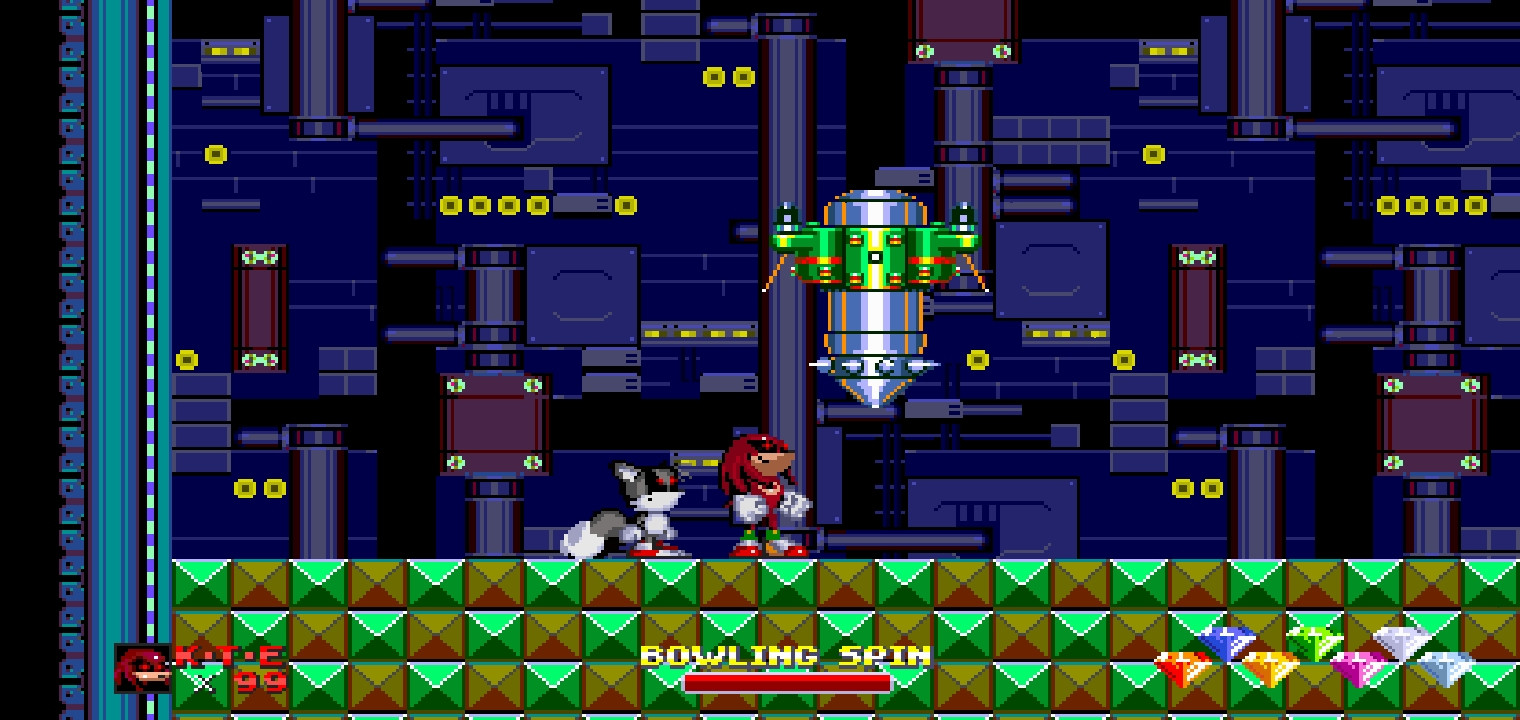1520x720 pixels.
Task: Click the green Chaos Emerald
Action: point(1314,641)
